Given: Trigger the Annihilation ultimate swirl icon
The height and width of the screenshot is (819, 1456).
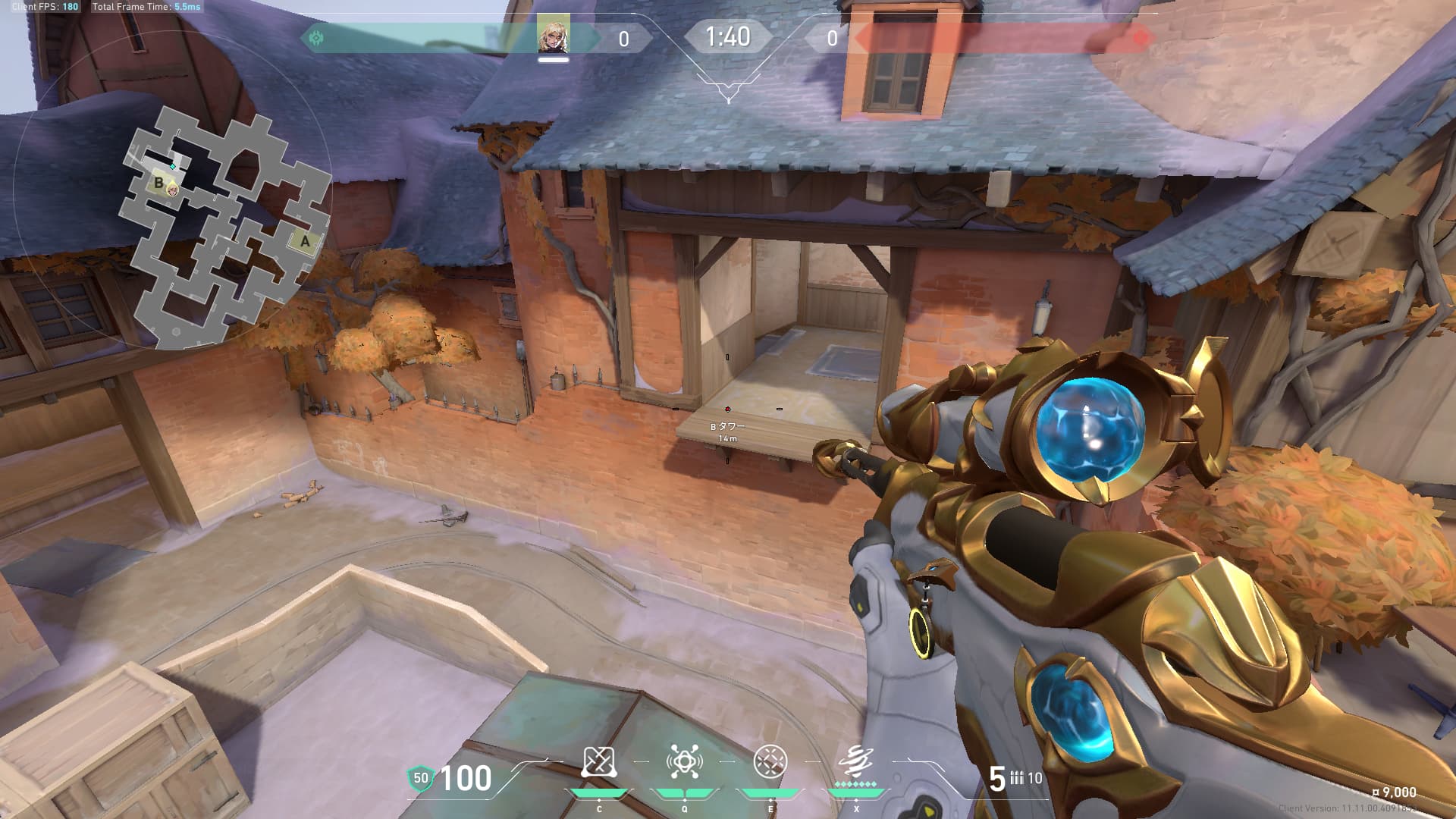Looking at the screenshot, I should pos(855,761).
